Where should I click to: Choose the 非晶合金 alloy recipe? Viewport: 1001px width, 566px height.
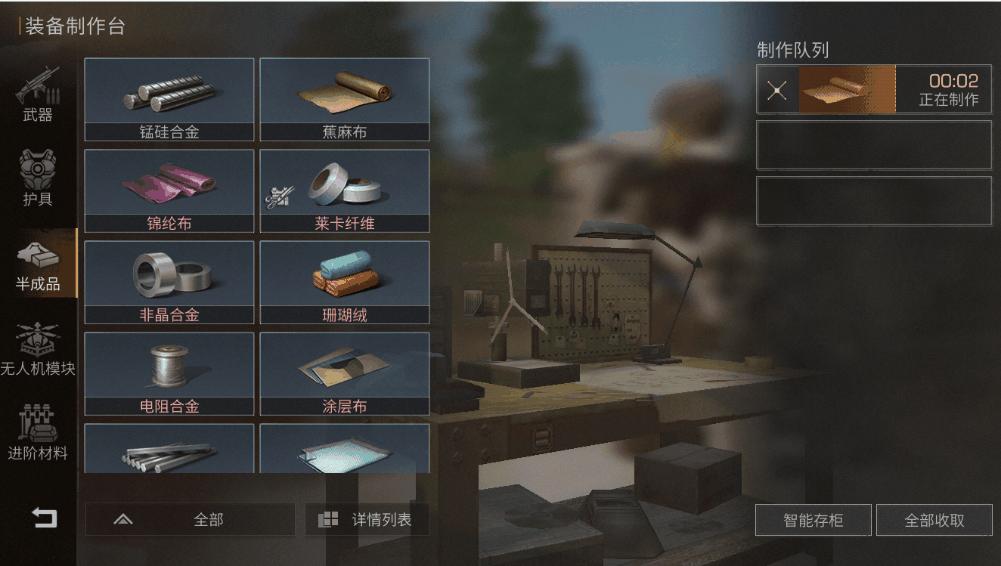[169, 282]
